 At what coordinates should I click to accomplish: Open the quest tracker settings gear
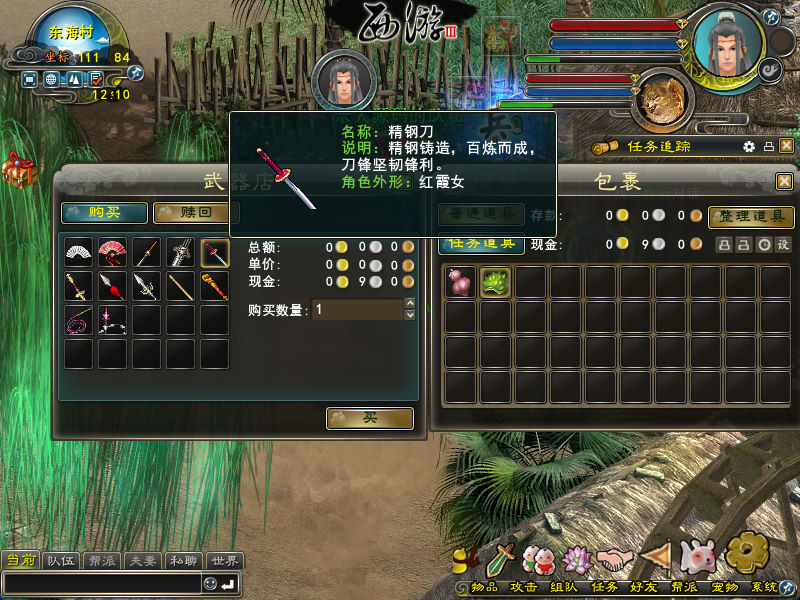click(x=749, y=146)
